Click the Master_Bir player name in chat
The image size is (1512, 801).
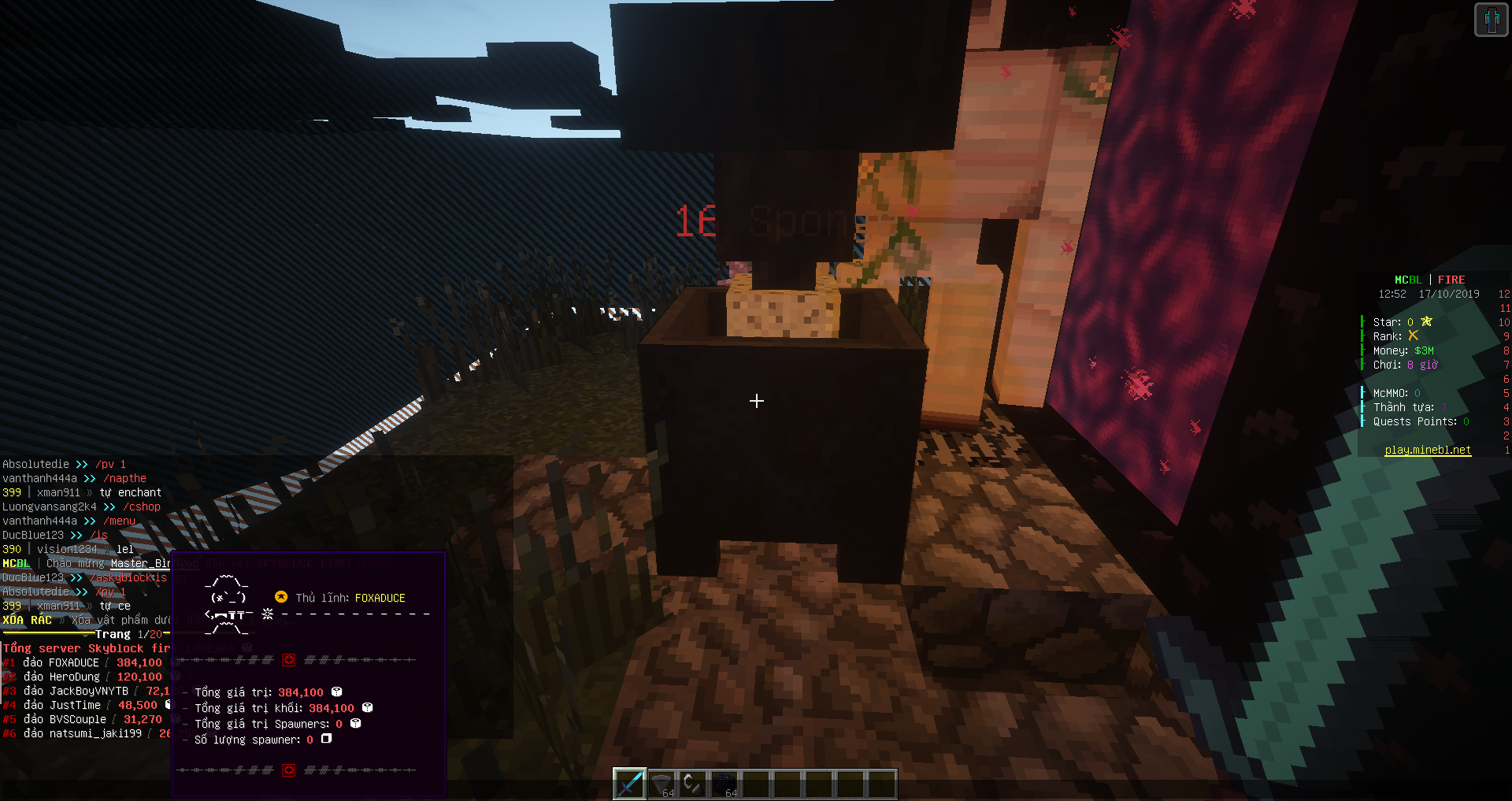click(140, 564)
